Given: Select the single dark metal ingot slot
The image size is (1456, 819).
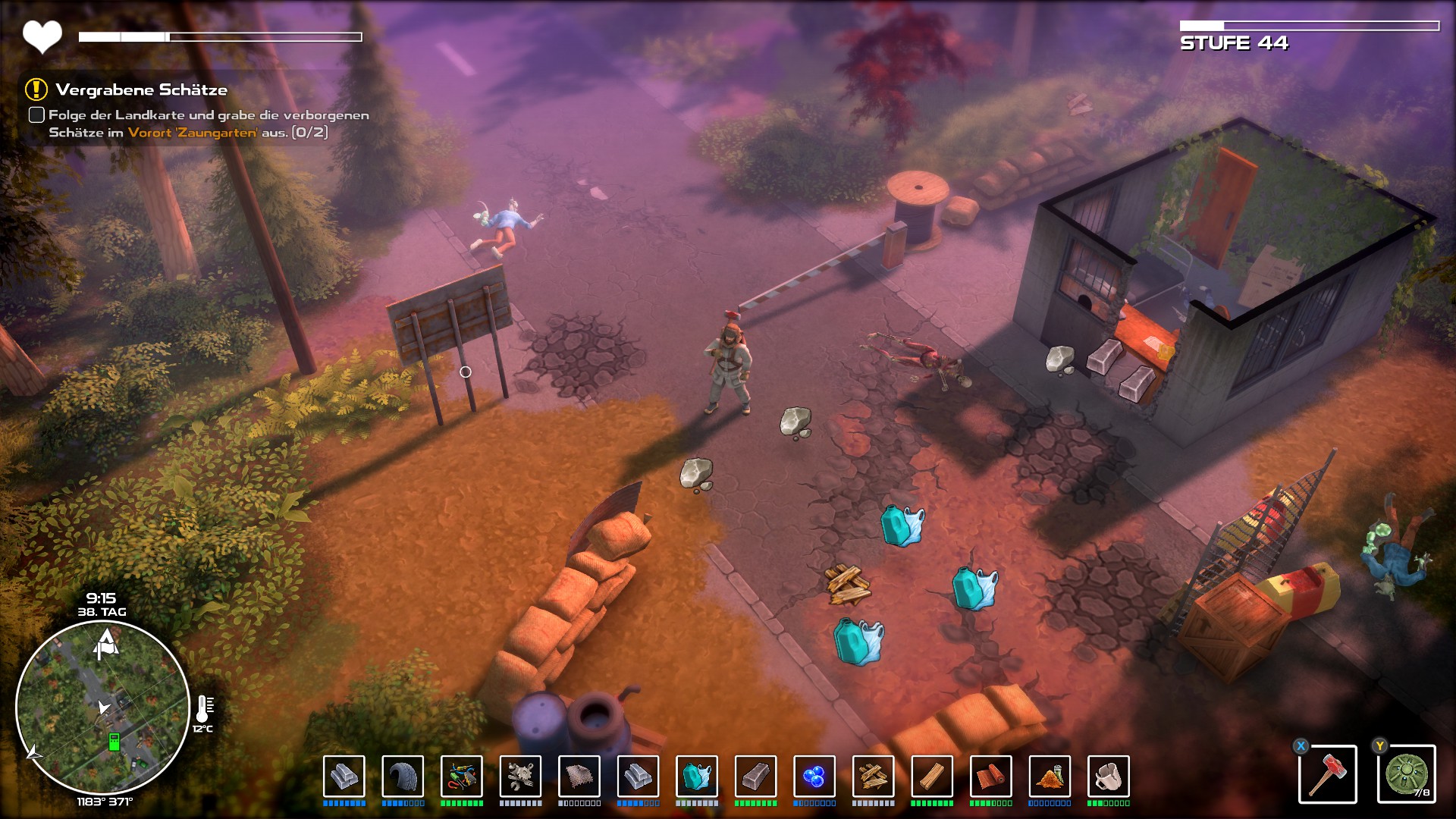Looking at the screenshot, I should [x=755, y=777].
